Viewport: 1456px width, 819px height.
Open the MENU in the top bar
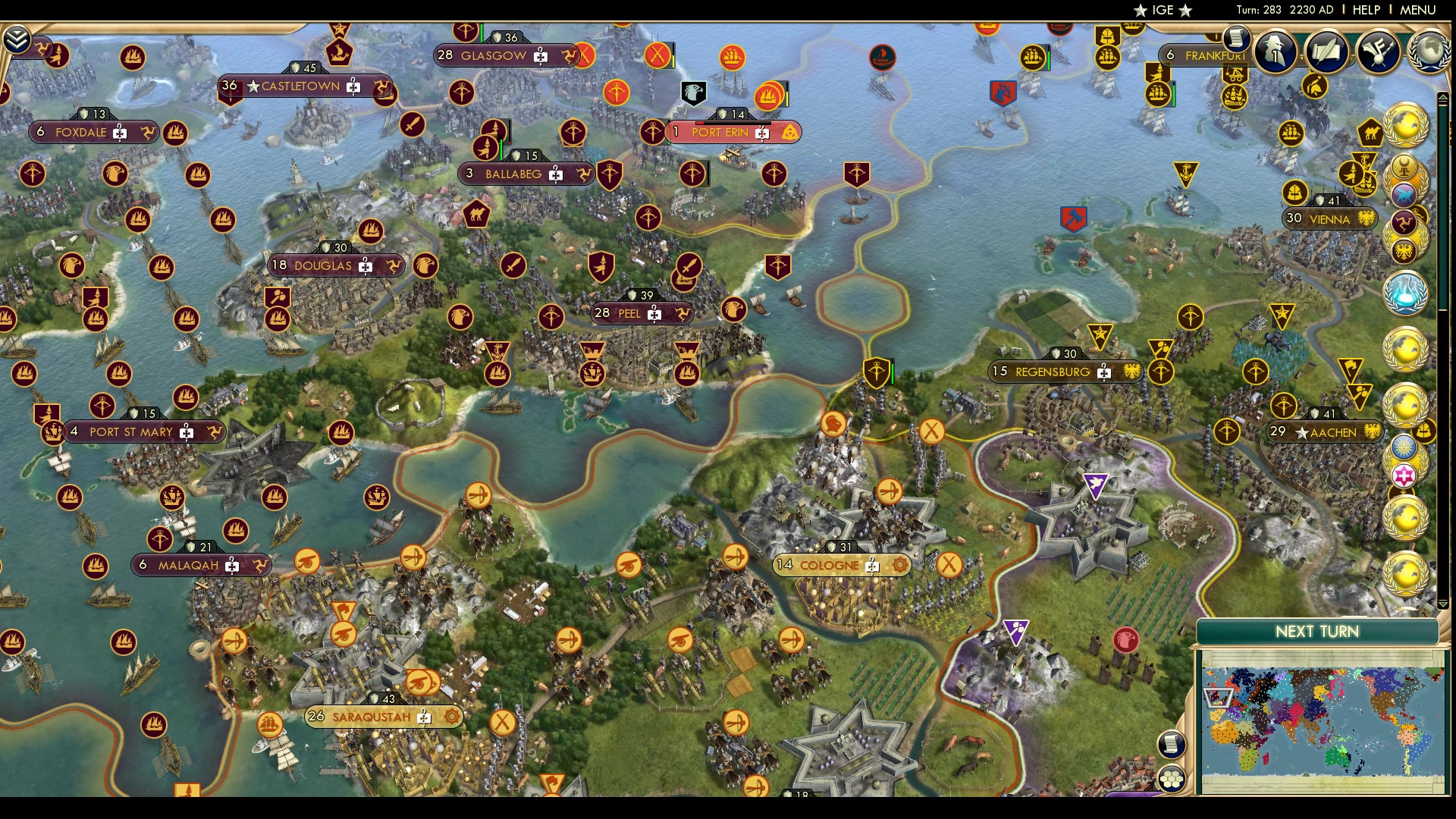[1418, 10]
